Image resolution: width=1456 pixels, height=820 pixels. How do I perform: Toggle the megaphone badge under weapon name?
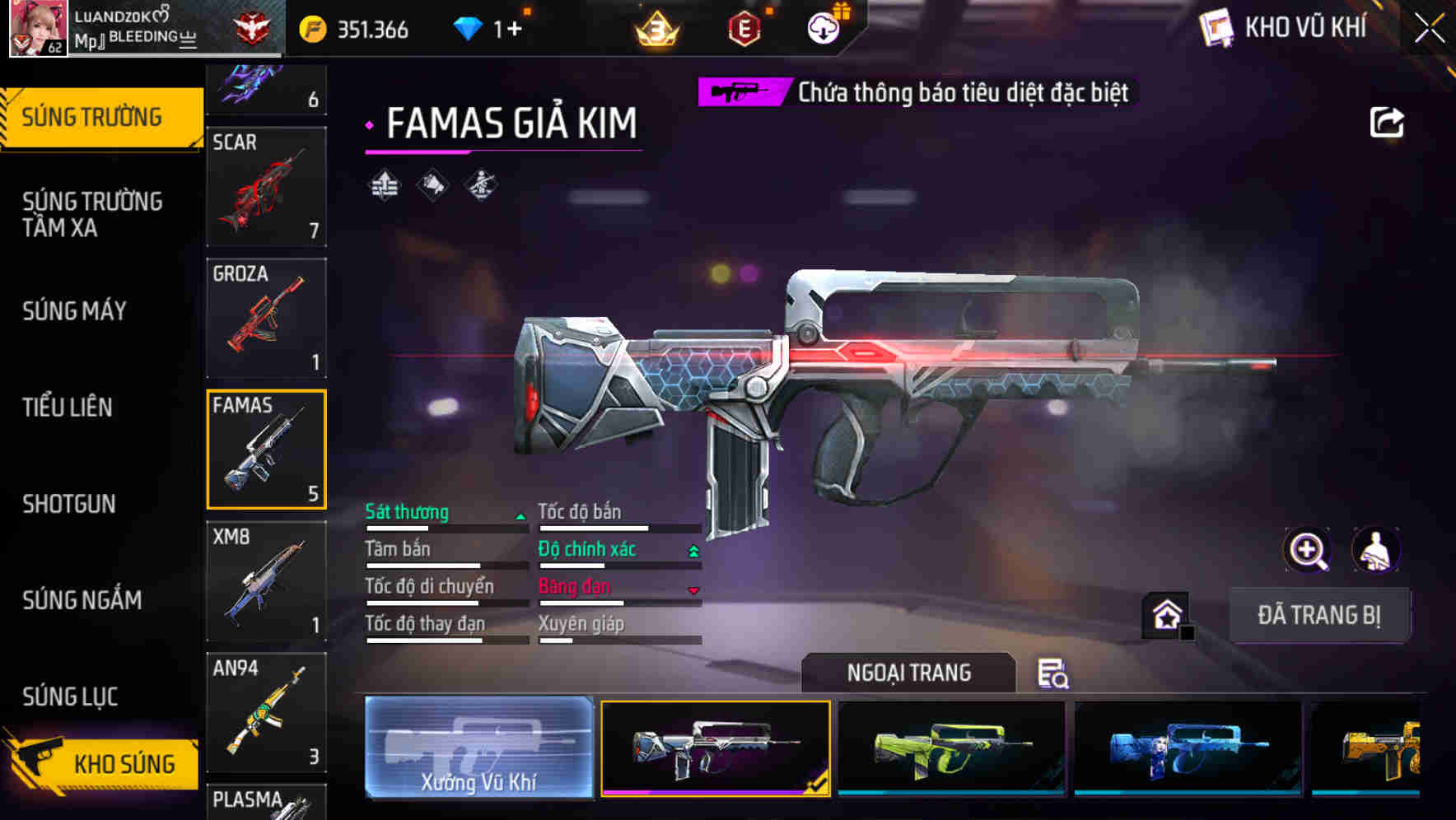click(432, 187)
